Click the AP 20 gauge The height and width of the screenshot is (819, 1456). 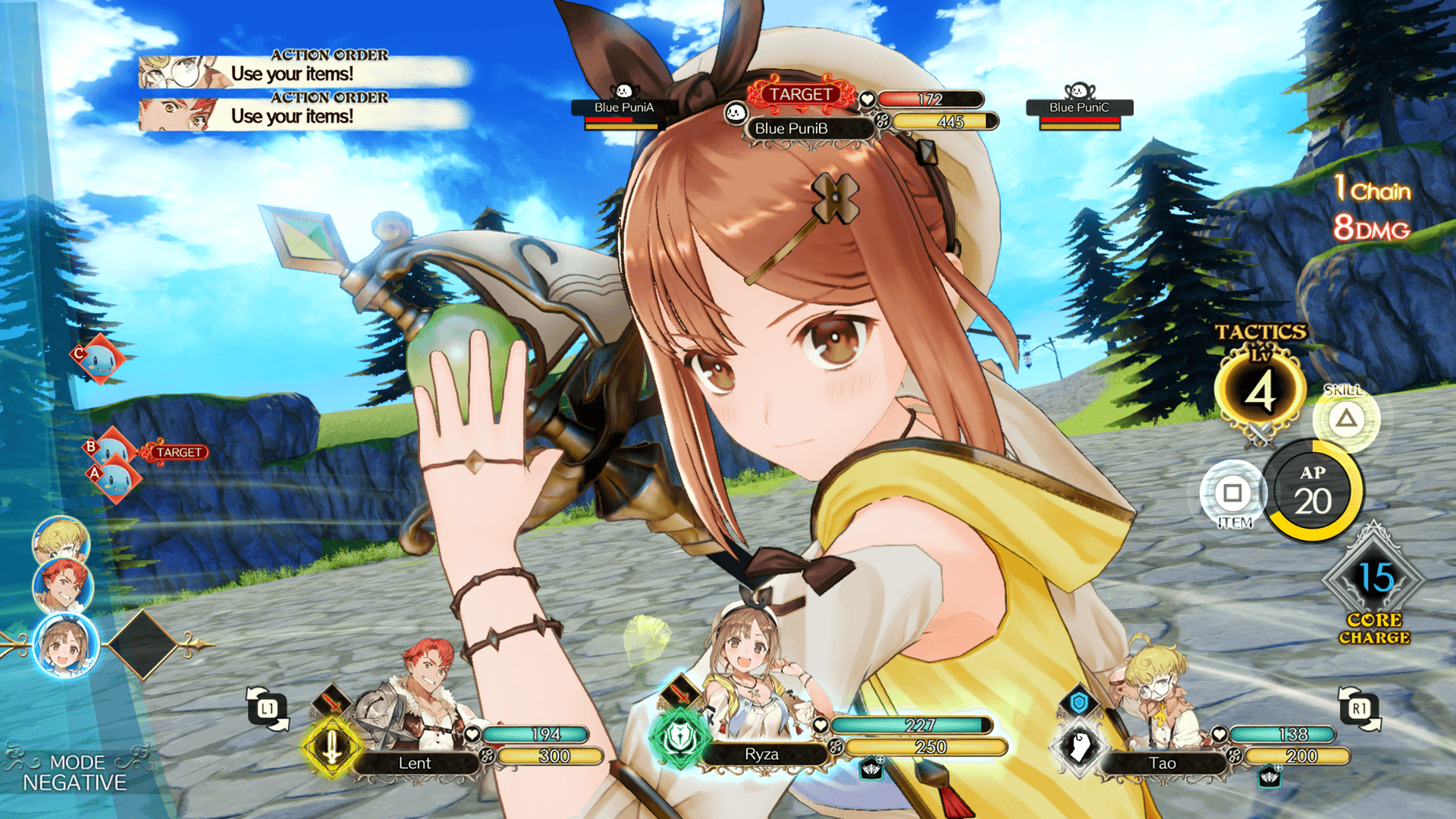[1313, 491]
